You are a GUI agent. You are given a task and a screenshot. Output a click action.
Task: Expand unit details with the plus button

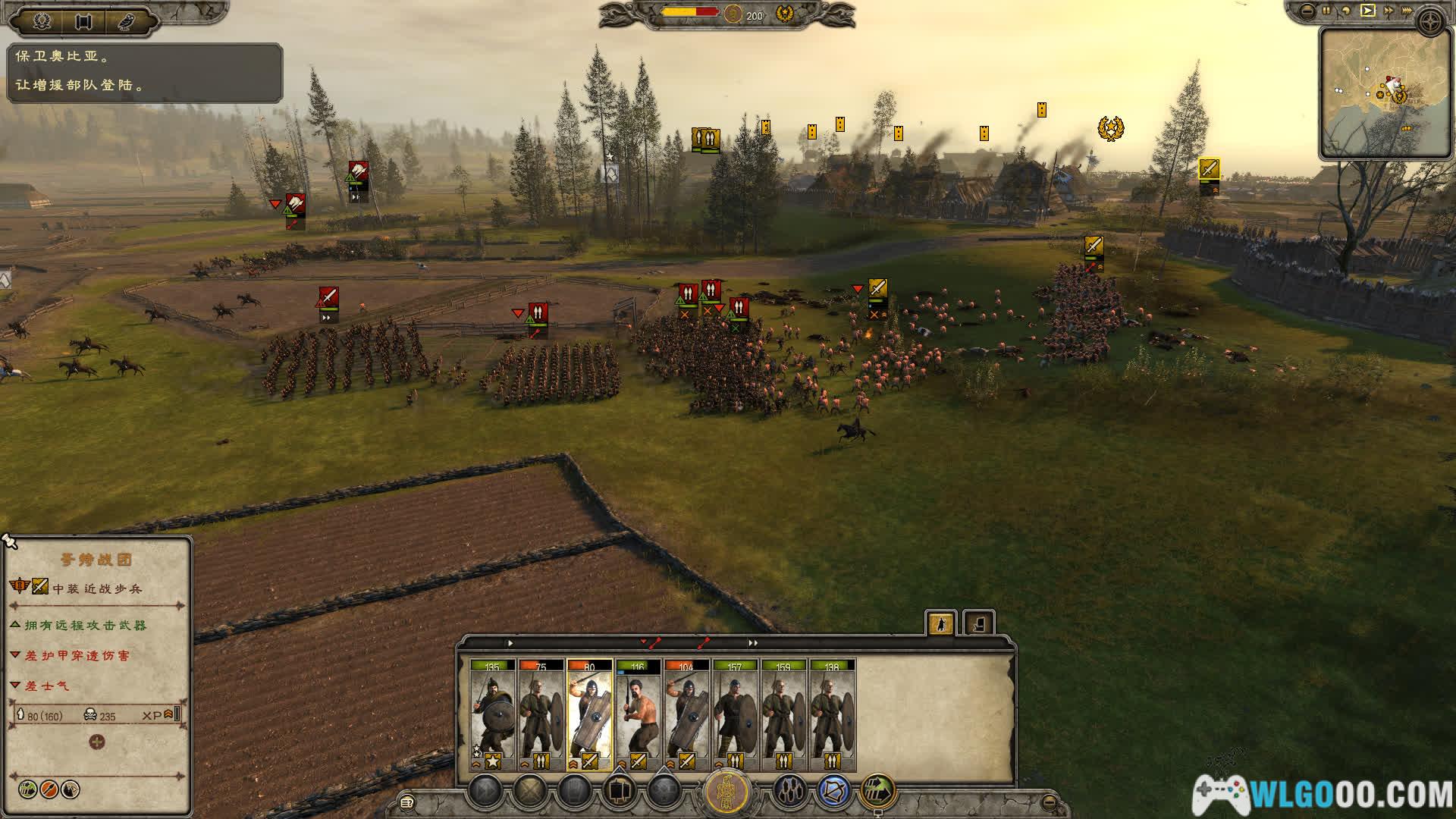(x=97, y=742)
